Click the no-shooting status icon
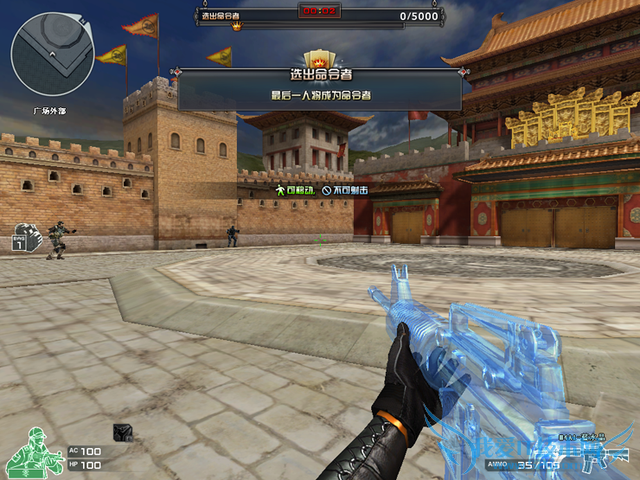 [x=326, y=188]
